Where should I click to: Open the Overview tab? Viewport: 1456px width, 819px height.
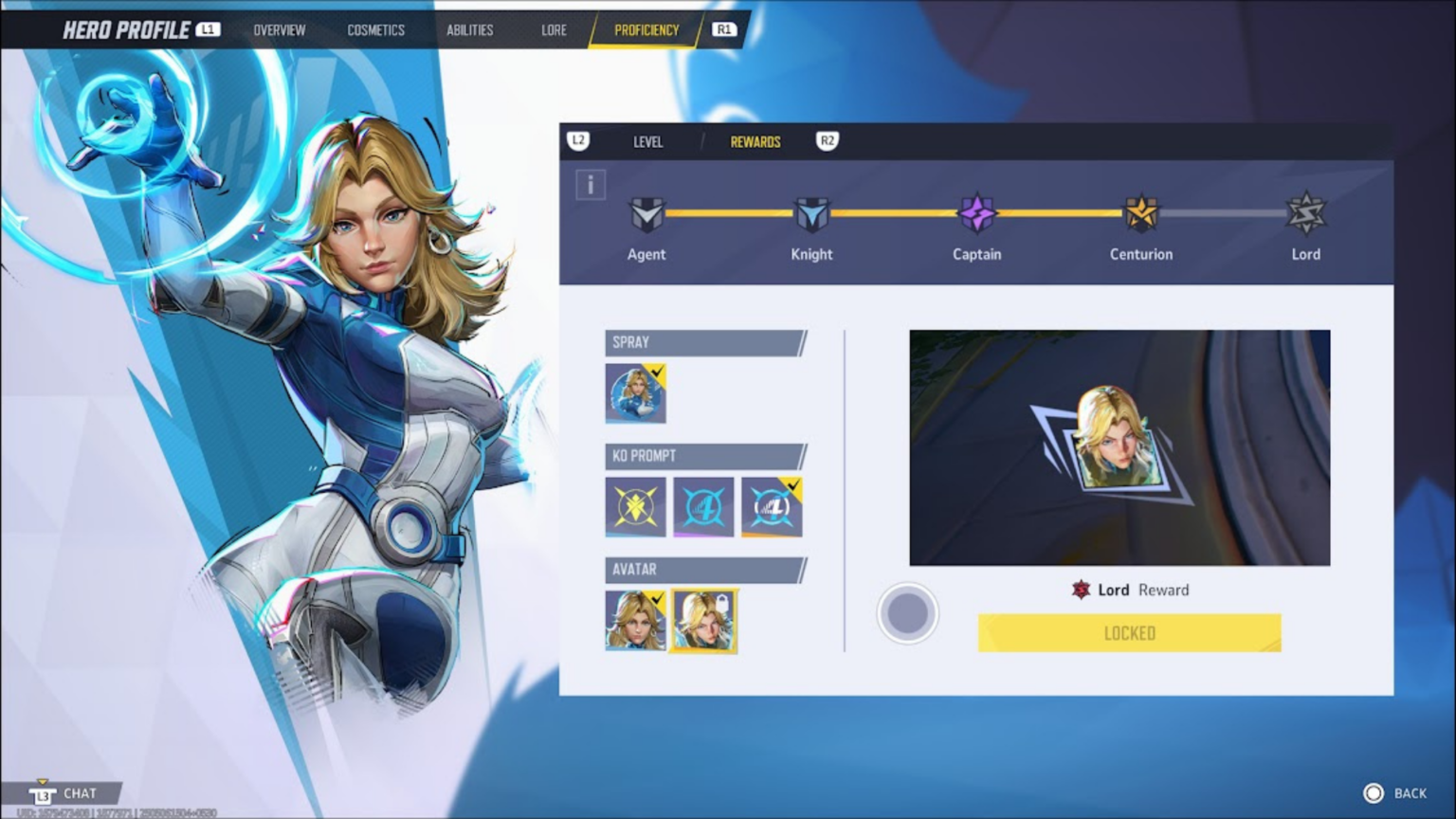coord(279,30)
